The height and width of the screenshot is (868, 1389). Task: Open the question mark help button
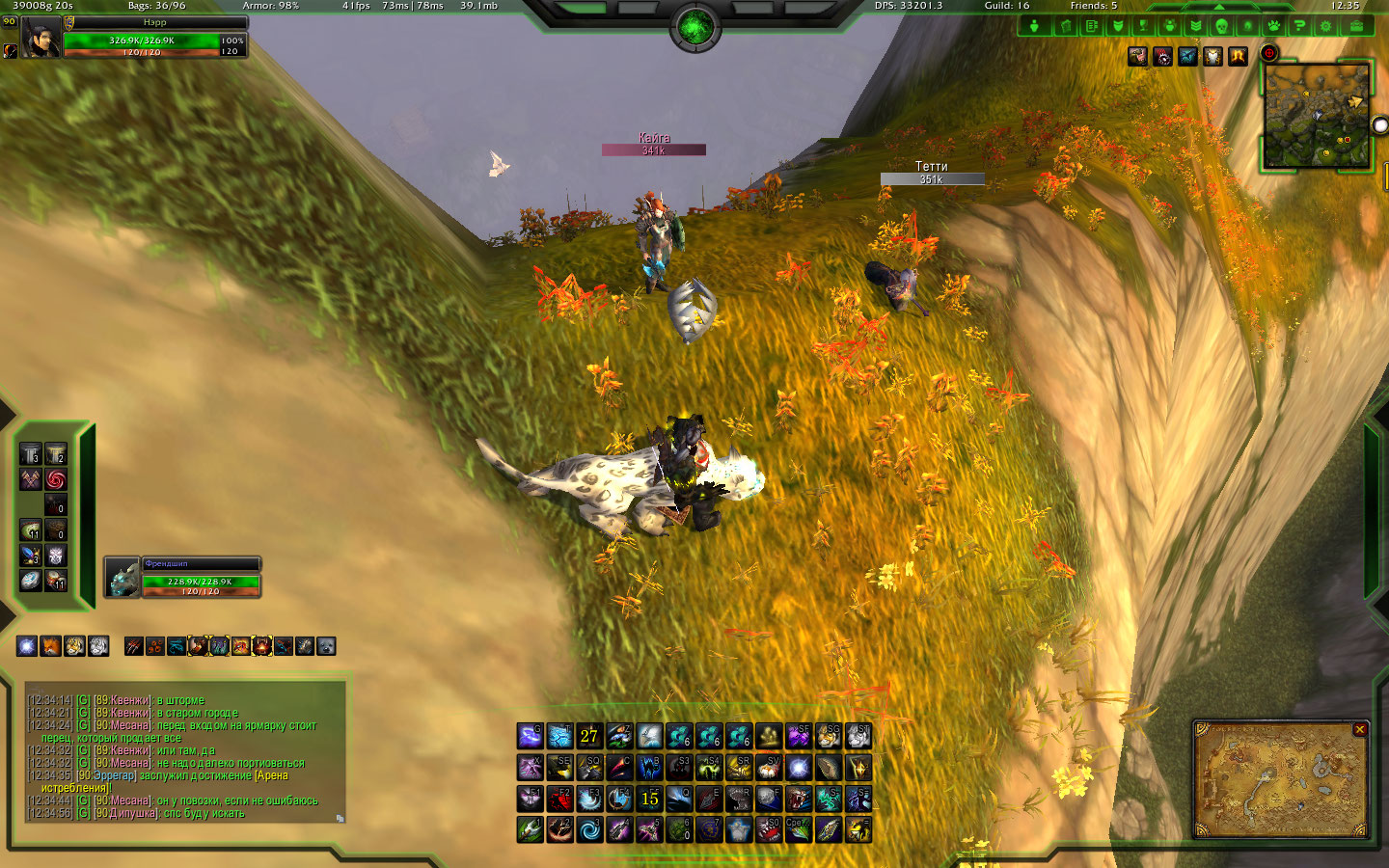pos(1299,26)
